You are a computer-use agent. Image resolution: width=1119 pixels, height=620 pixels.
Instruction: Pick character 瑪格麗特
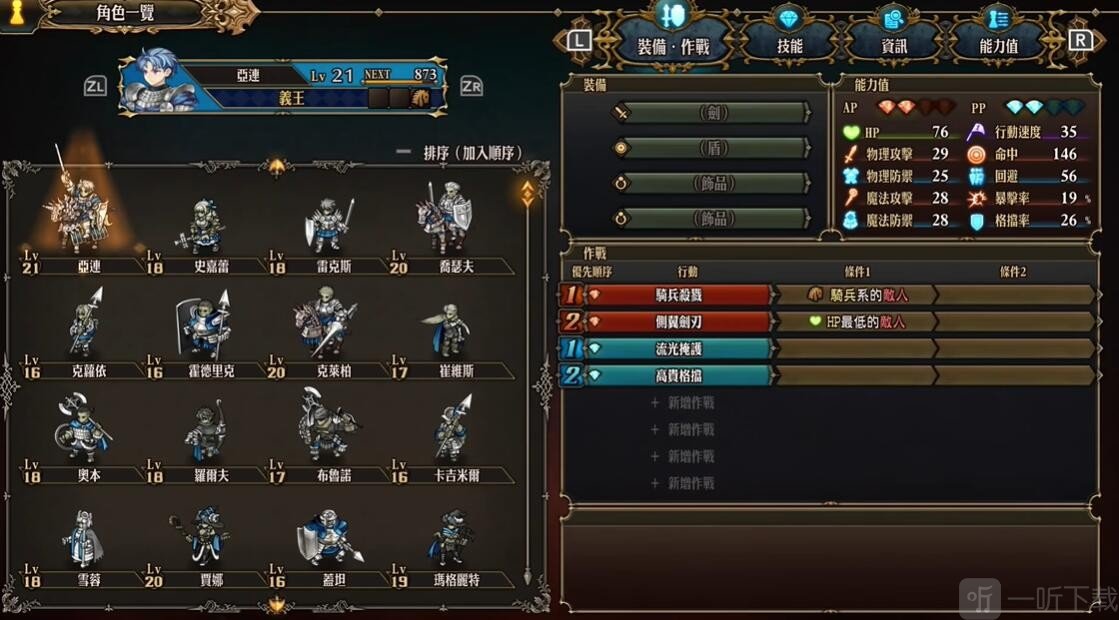[447, 547]
